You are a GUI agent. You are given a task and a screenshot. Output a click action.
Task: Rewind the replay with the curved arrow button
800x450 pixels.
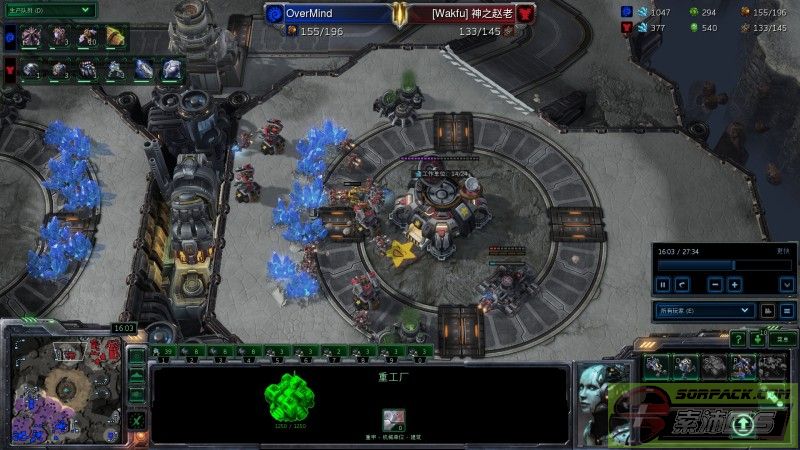tap(682, 284)
